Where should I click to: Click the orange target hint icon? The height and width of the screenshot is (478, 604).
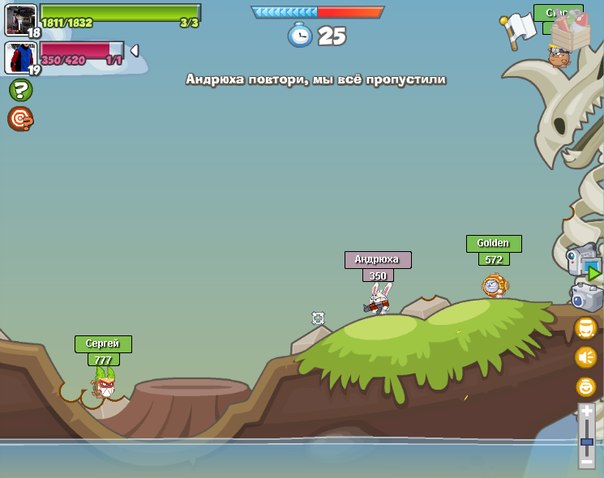(20, 119)
